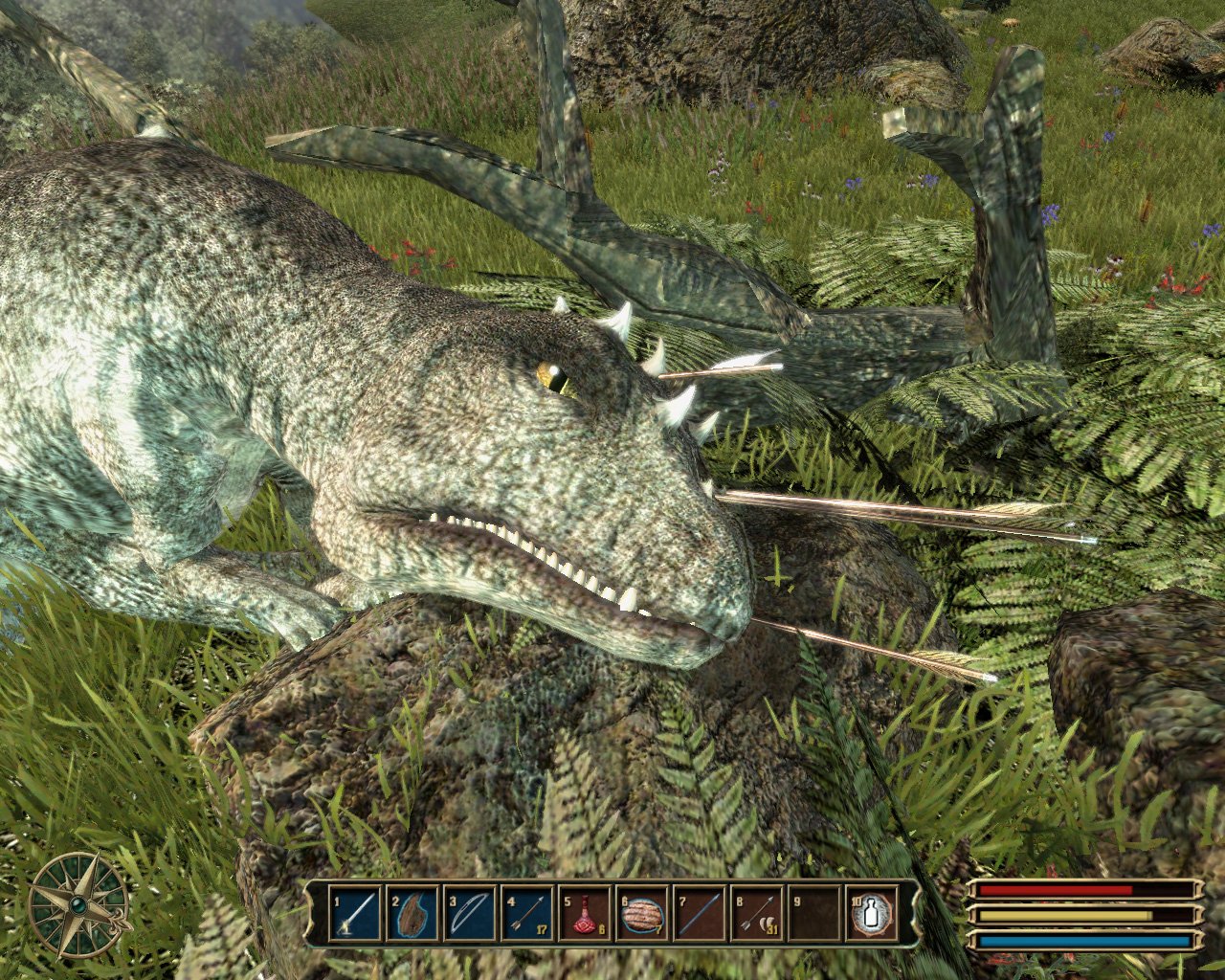Click the compass rose
Viewport: 1225px width, 980px height.
78,904
